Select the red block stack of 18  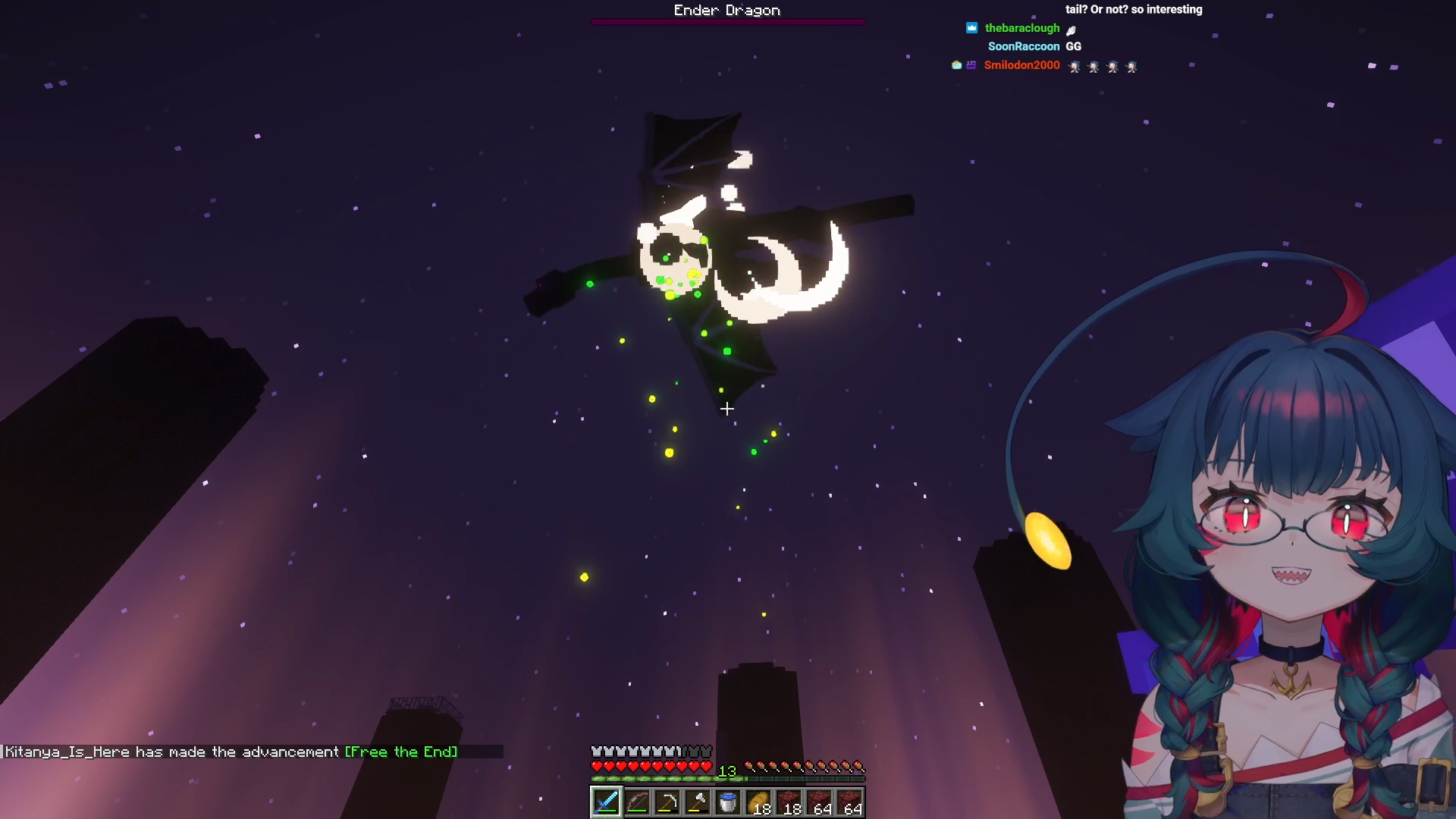pos(789,802)
